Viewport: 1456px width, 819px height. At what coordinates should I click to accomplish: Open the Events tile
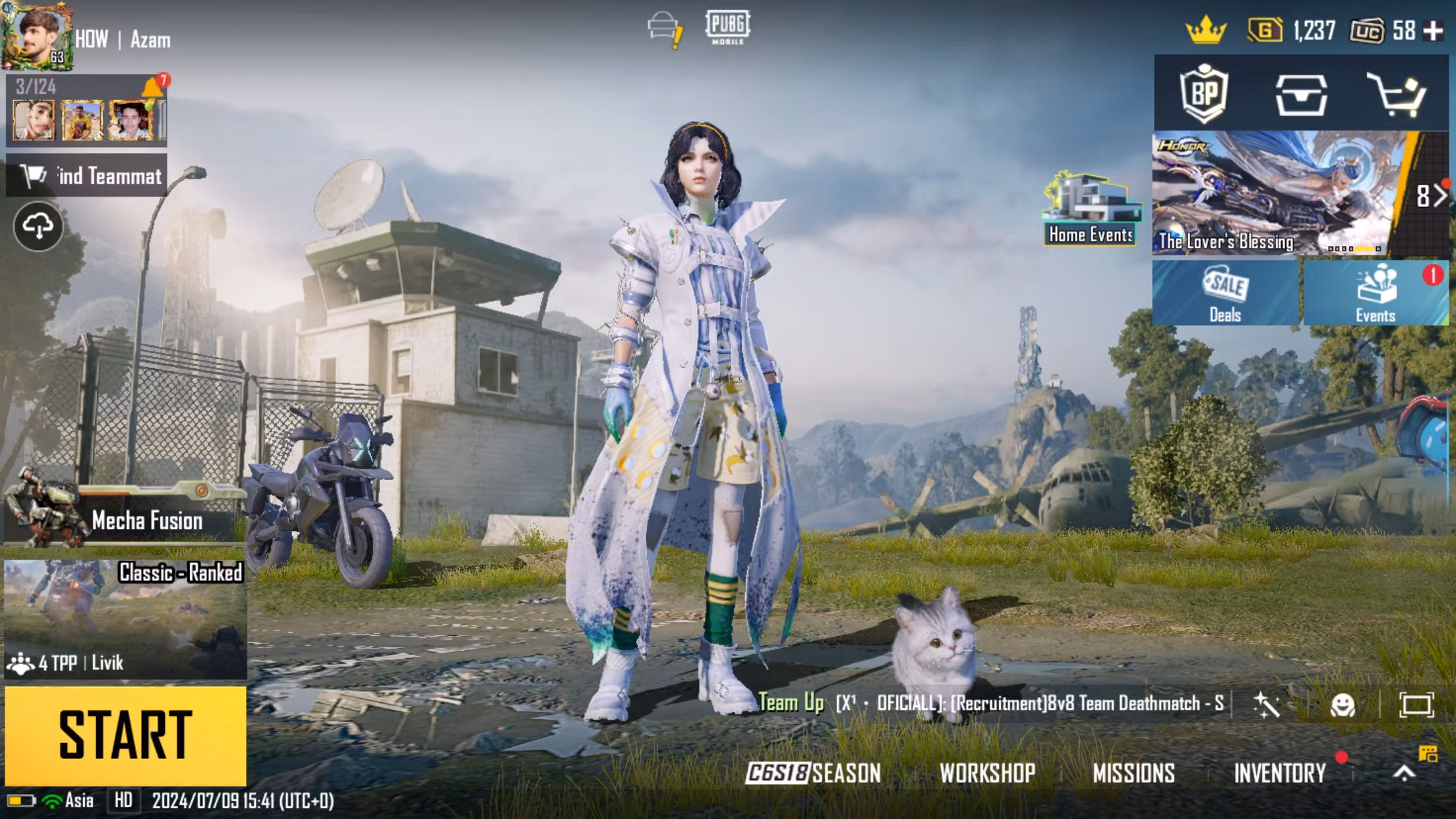click(1376, 293)
